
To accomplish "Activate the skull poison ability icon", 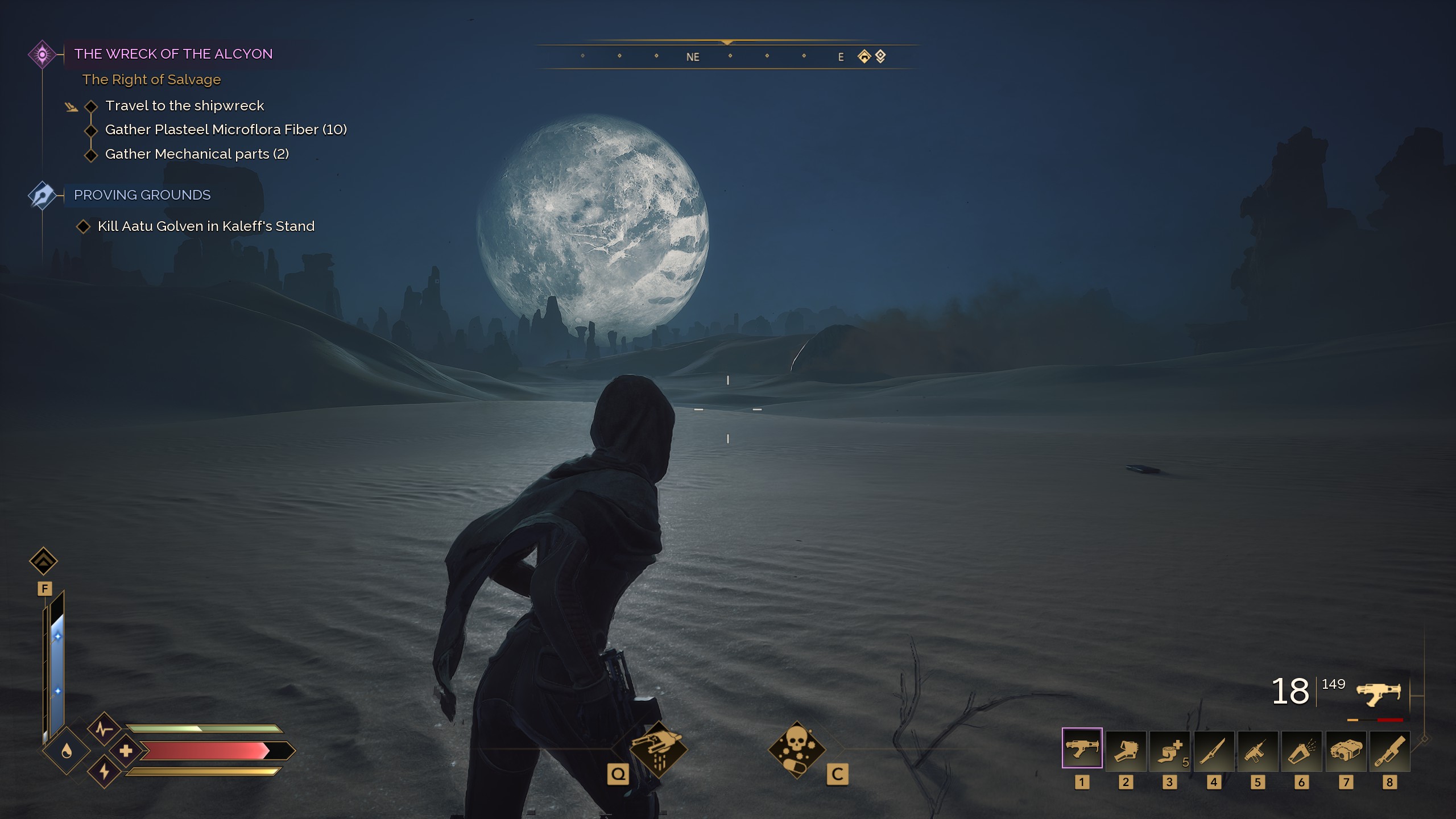I will [796, 749].
